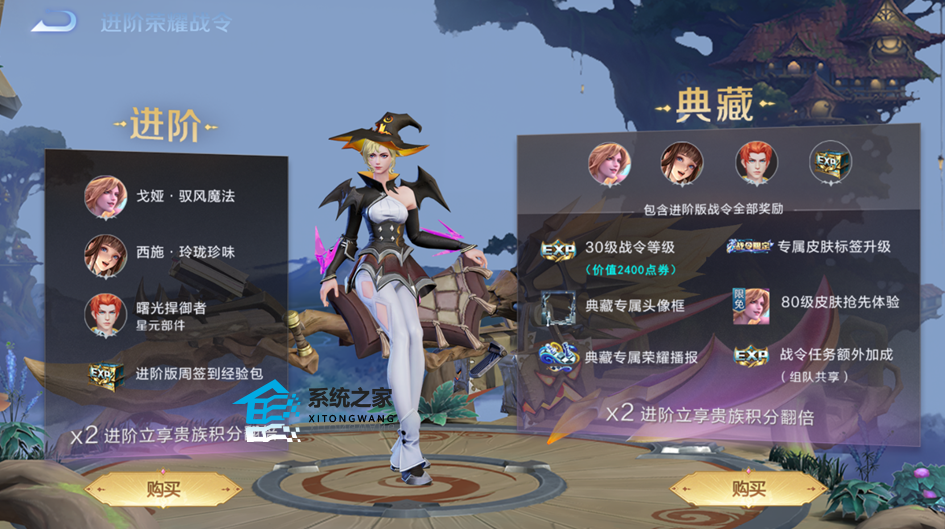Image resolution: width=945 pixels, height=529 pixels.
Task: Show 典藏专属头像框 reward
Action: tap(558, 305)
